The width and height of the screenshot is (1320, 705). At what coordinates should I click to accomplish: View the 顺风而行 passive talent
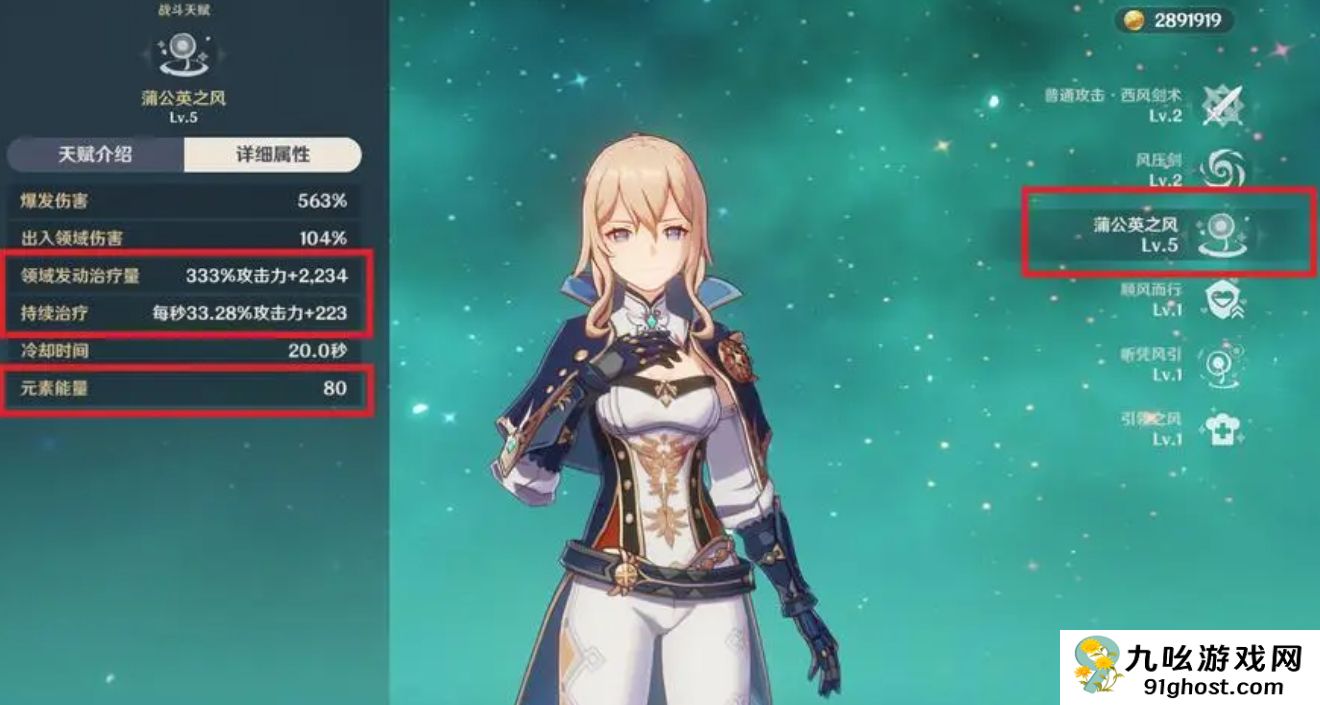(x=1221, y=299)
